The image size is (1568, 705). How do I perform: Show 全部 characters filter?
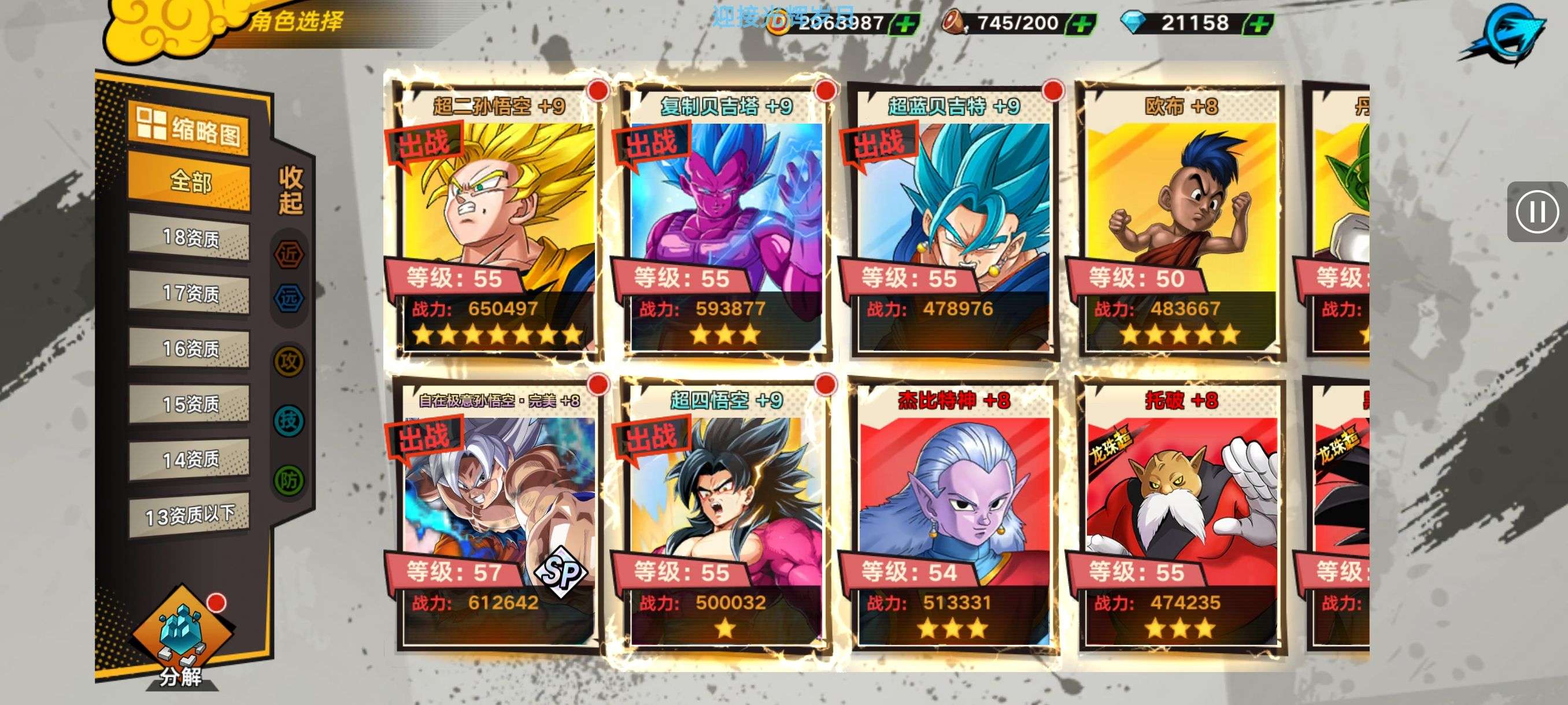(189, 181)
